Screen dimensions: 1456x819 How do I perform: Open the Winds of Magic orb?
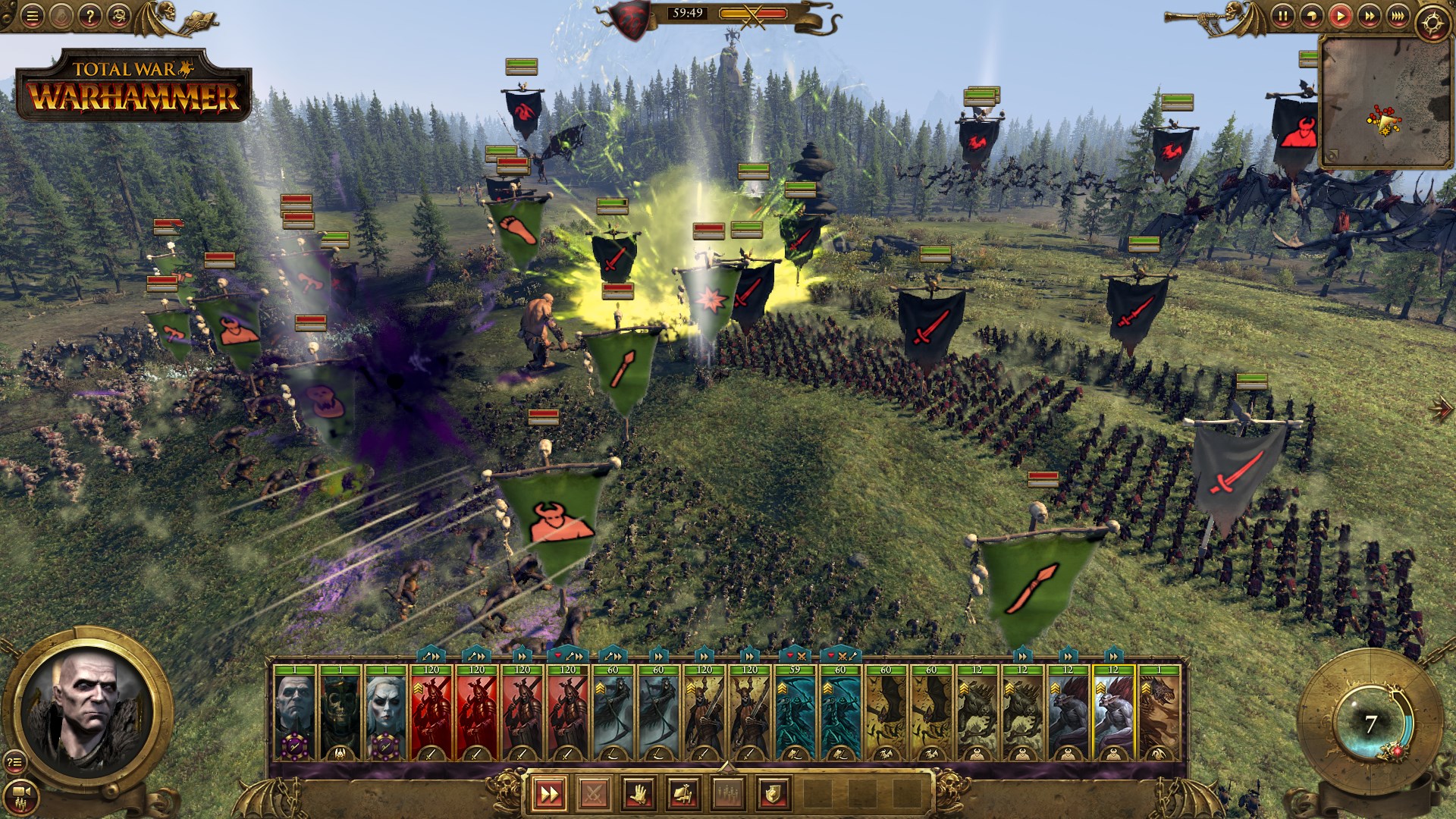(x=1370, y=724)
